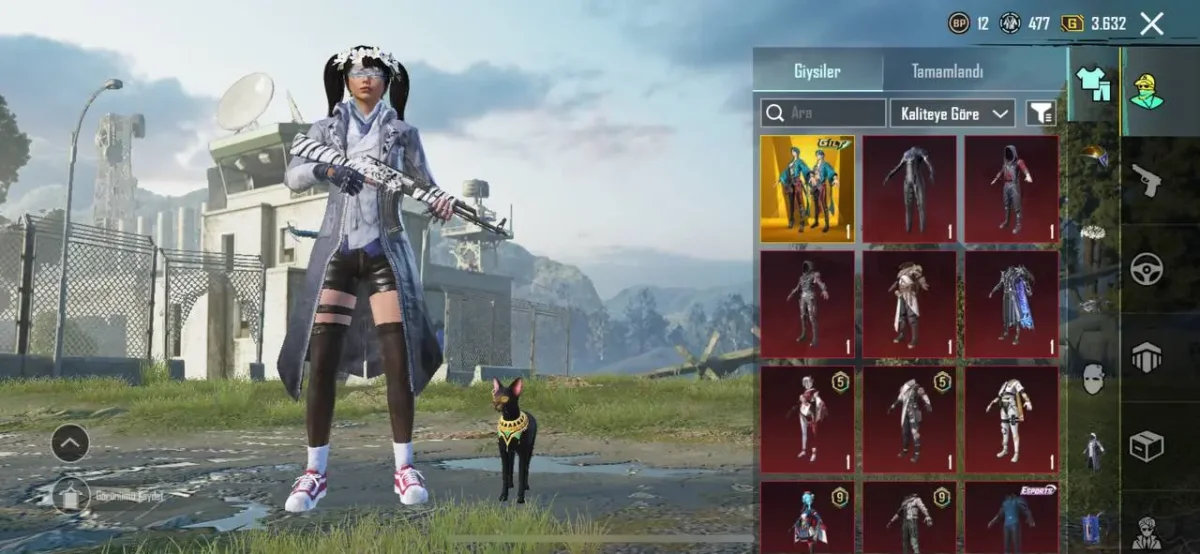Select the Giysiler tab

(817, 71)
